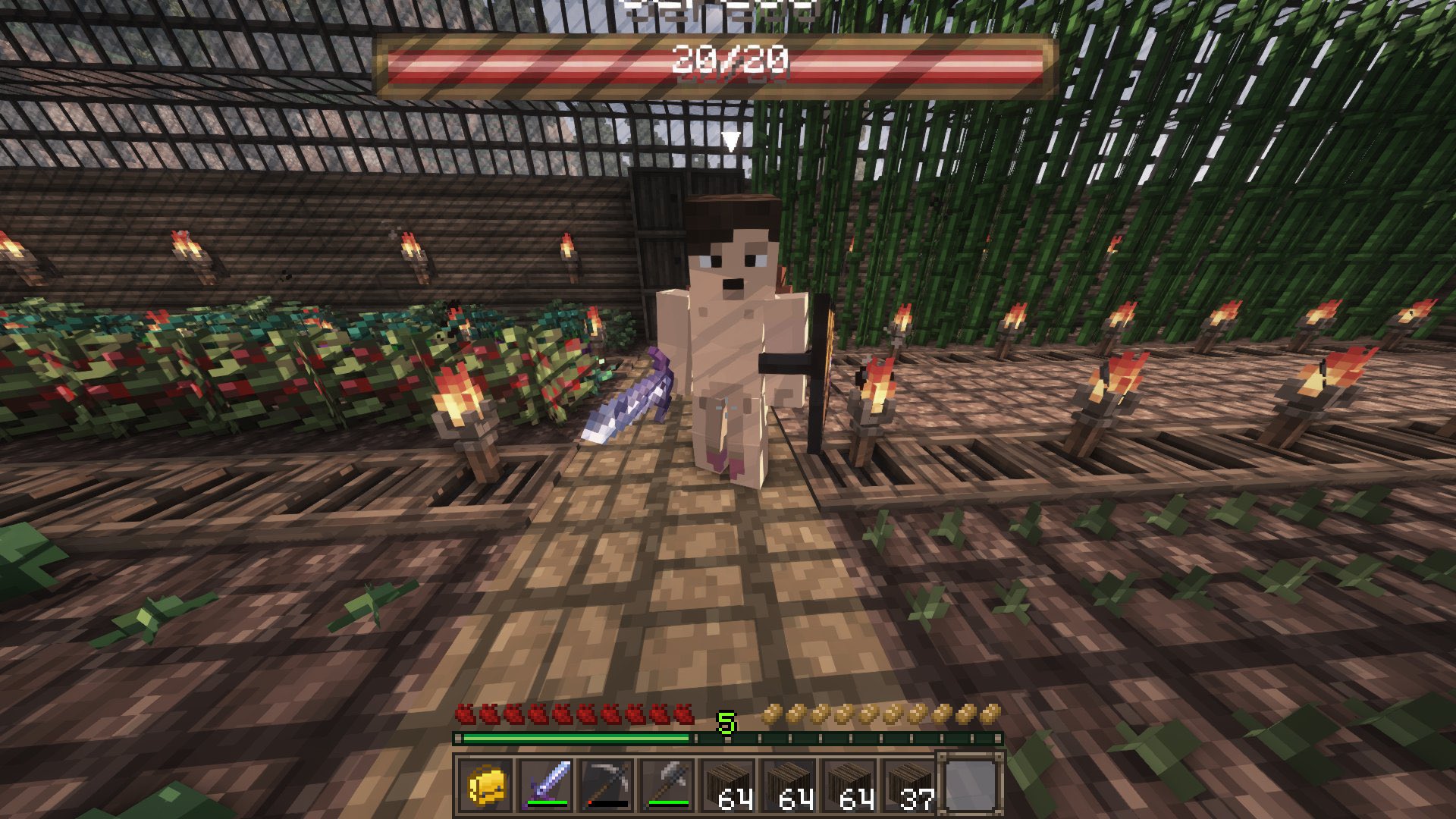The width and height of the screenshot is (1456, 819).
Task: Select the golden helmet in hotbar slot one
Action: [485, 787]
